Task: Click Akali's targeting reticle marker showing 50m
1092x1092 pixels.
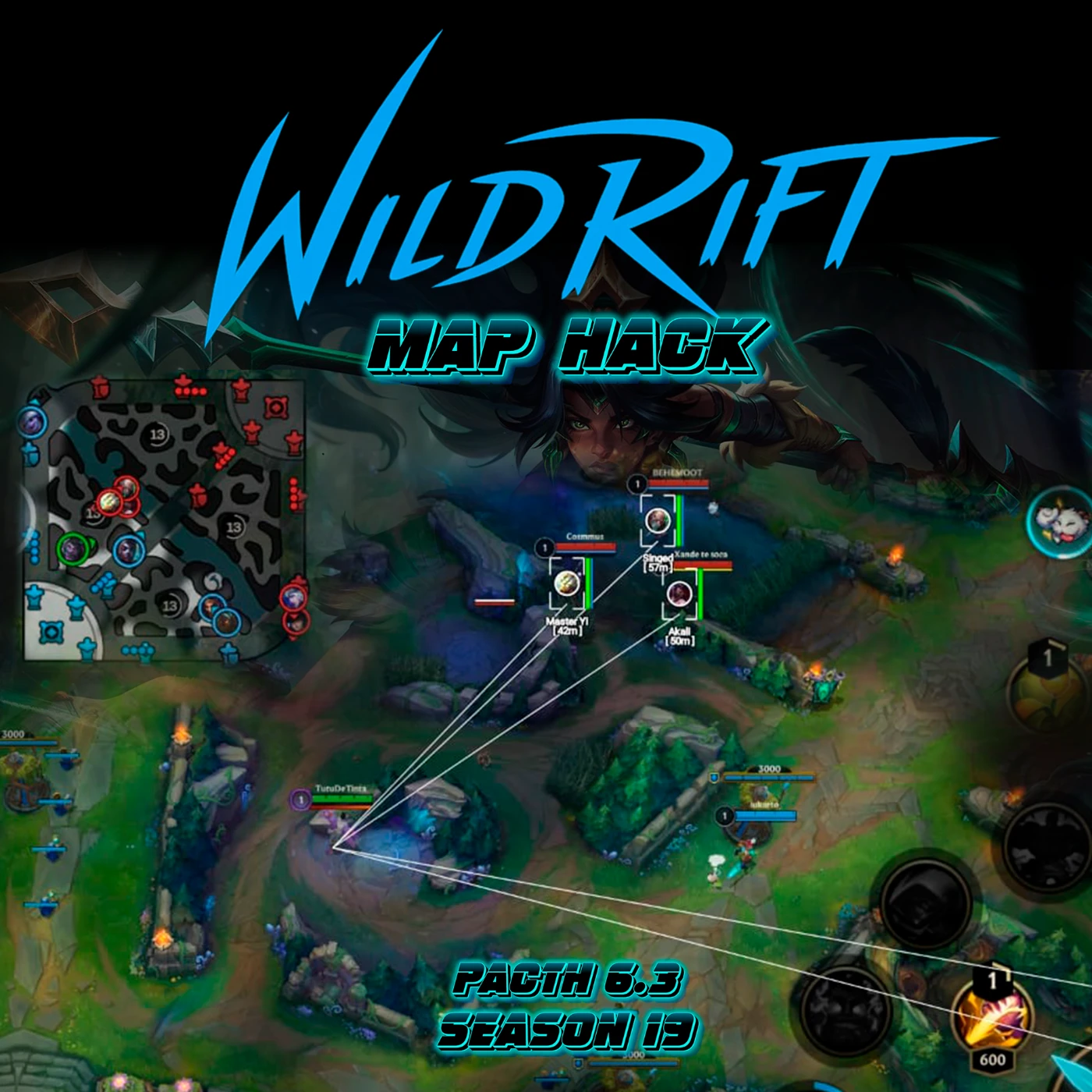Action: click(679, 595)
